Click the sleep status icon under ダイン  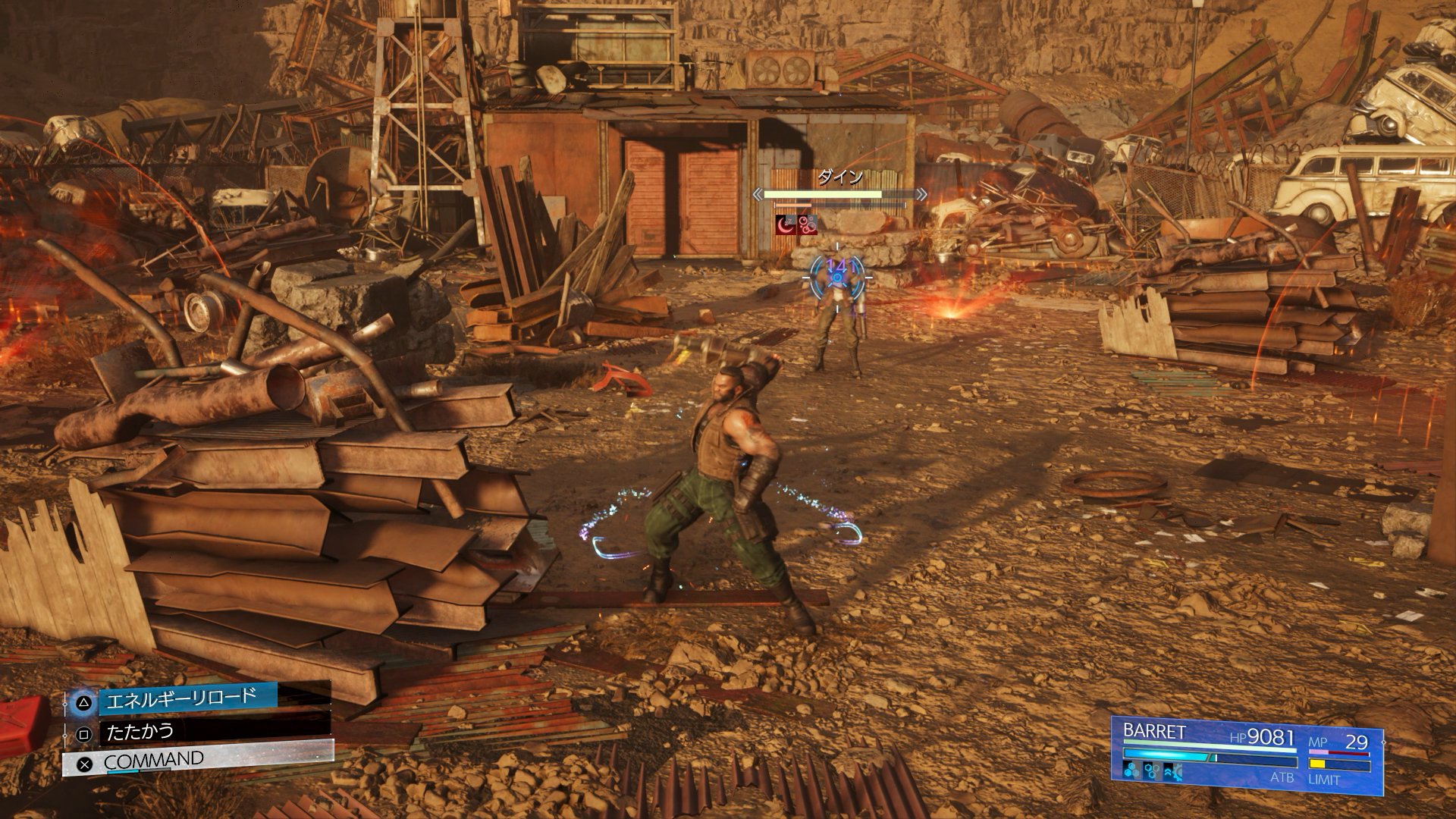click(784, 223)
